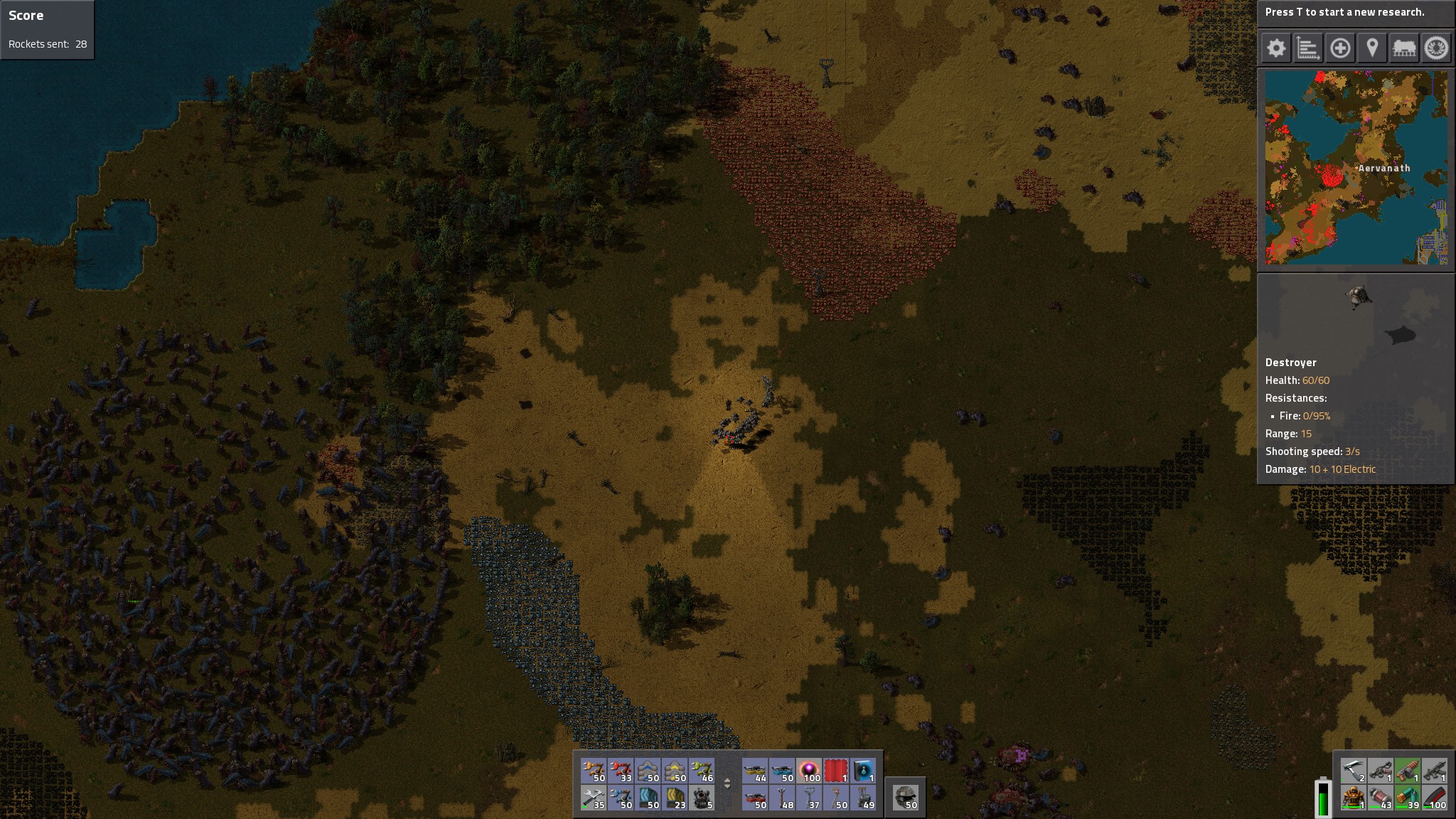1456x819 pixels.
Task: Open the trains overview button
Action: point(1404,48)
